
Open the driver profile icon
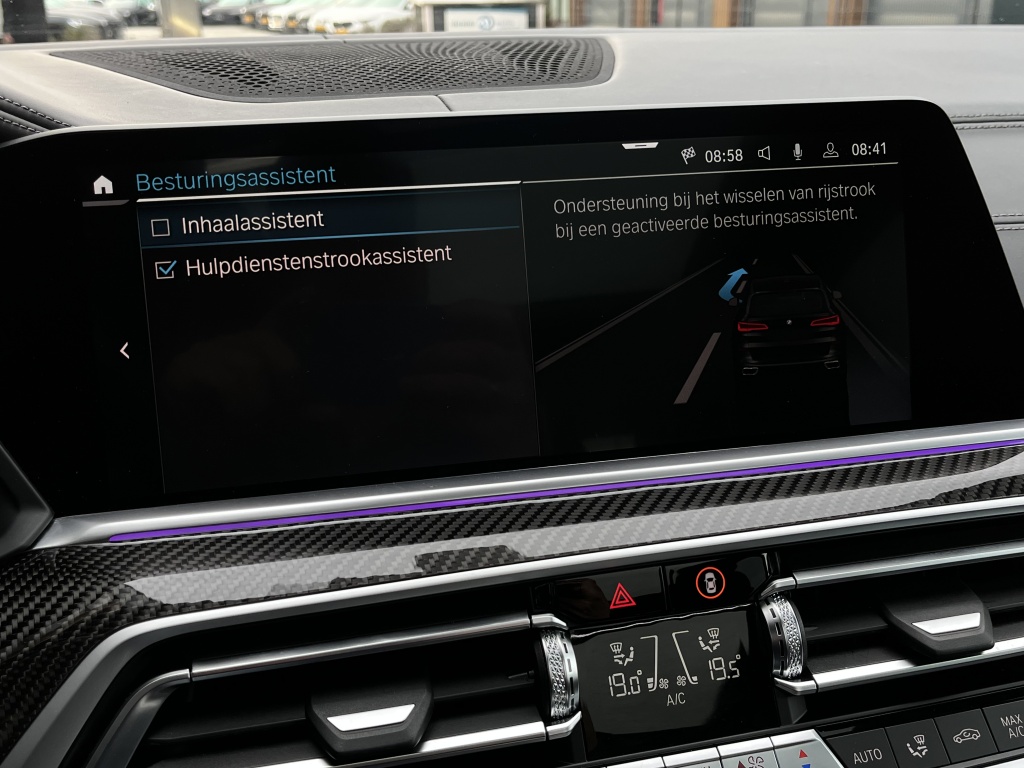pos(830,151)
